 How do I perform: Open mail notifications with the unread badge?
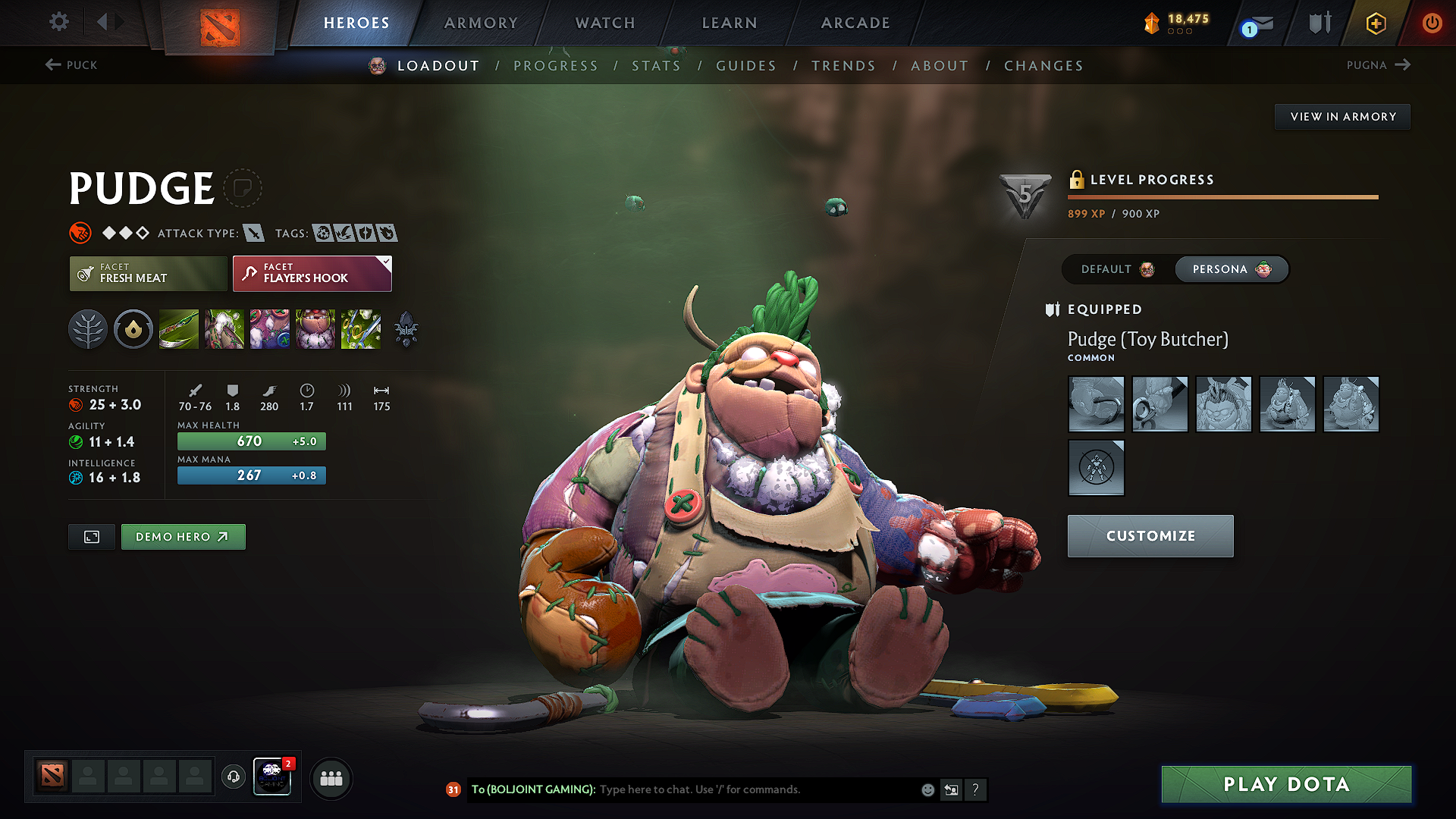coord(1255,23)
